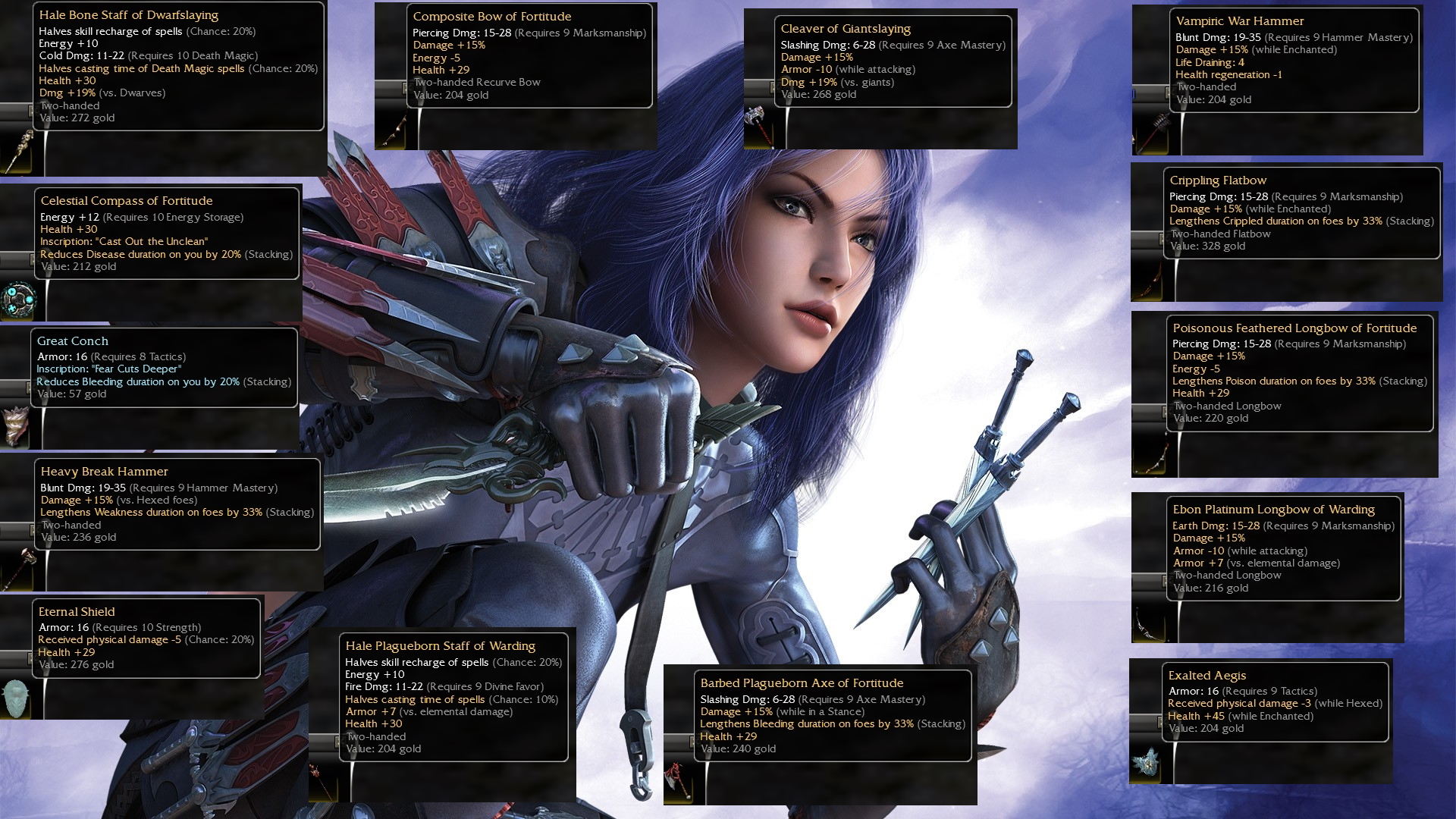Select the Composite Bow of Fortitude icon
The height and width of the screenshot is (819, 1456).
pos(393,129)
